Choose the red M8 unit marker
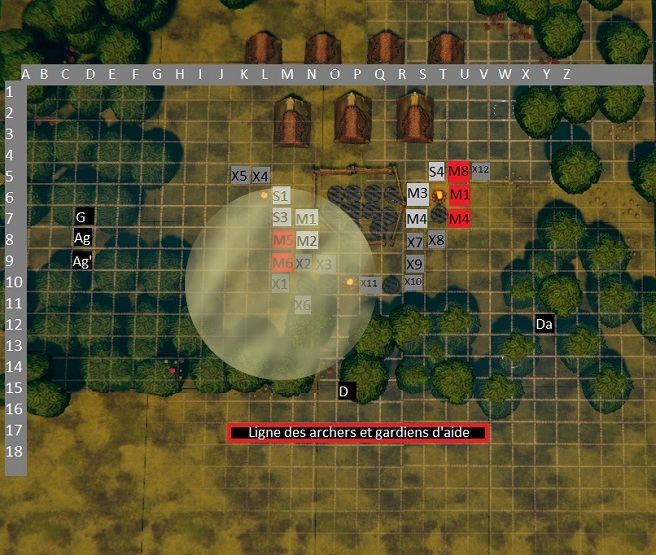 coord(459,171)
